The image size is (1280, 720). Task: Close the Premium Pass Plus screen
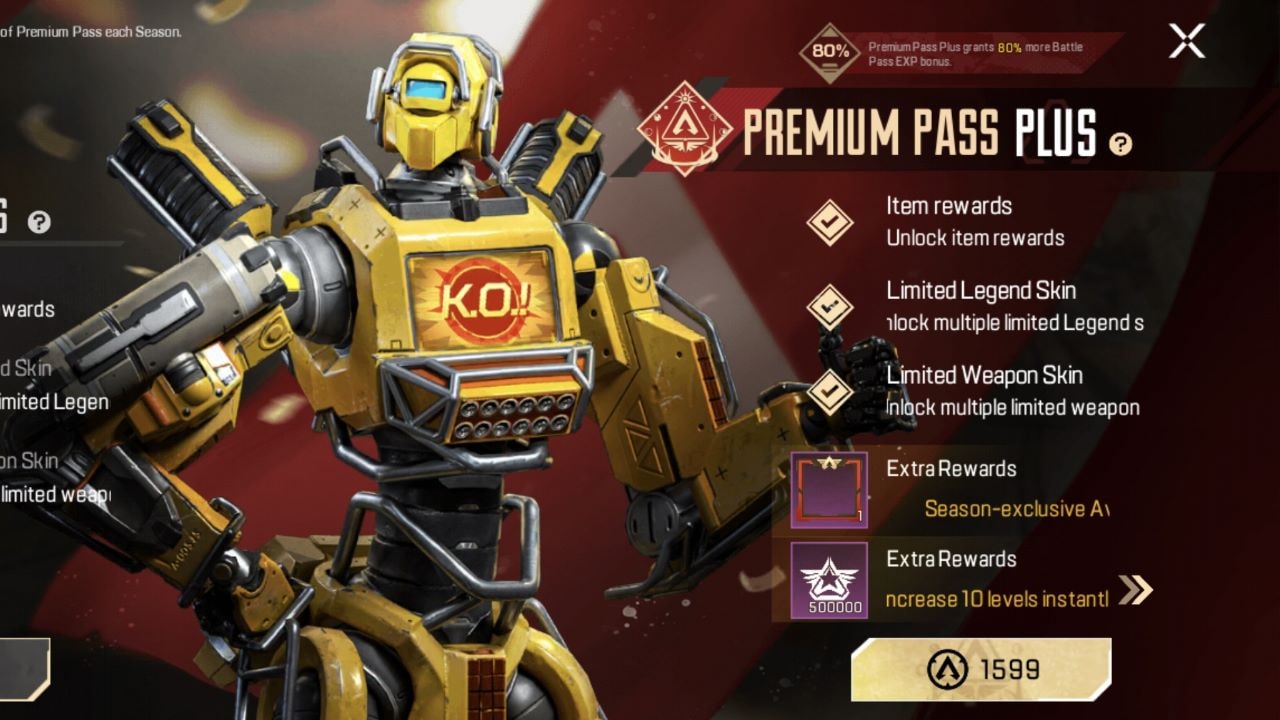click(1186, 42)
